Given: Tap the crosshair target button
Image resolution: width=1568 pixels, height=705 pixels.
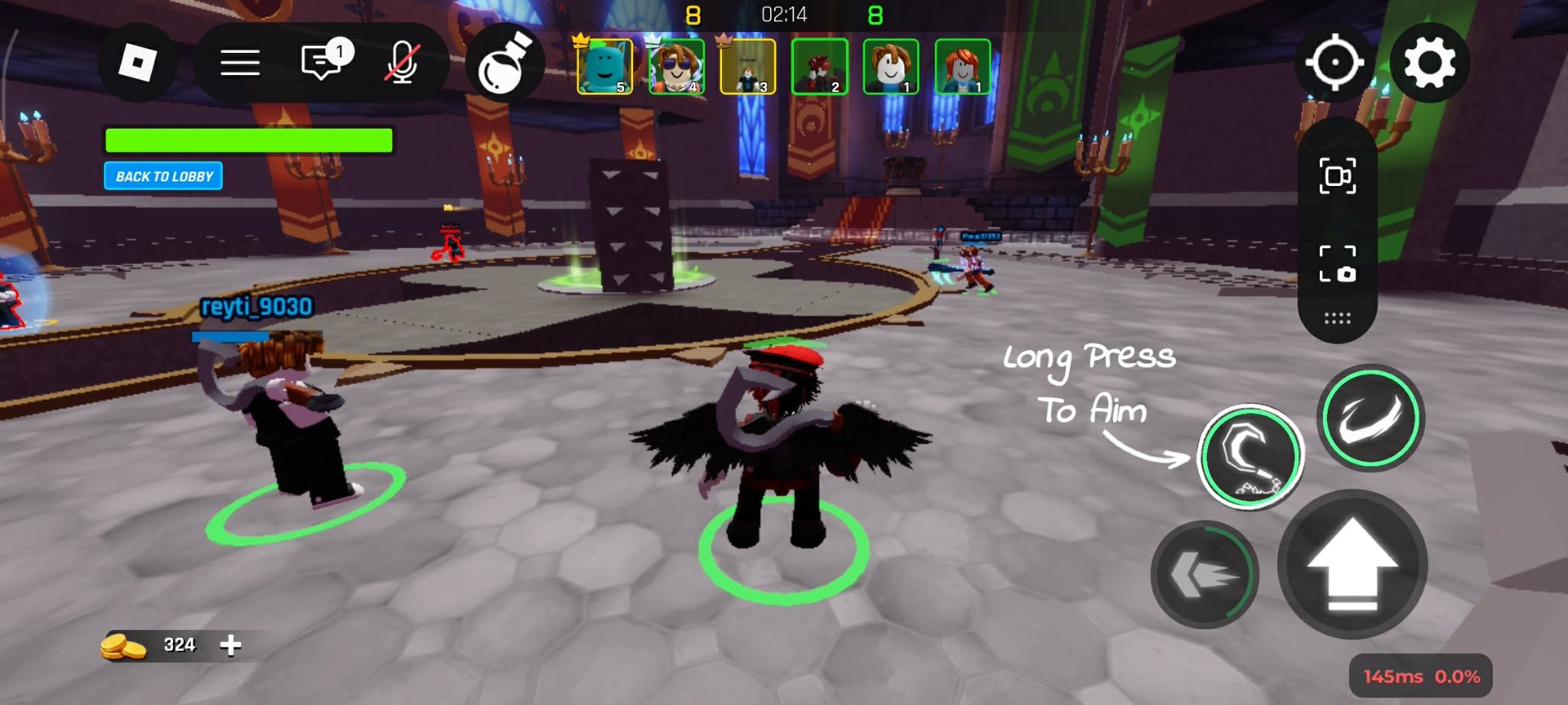Looking at the screenshot, I should point(1334,63).
